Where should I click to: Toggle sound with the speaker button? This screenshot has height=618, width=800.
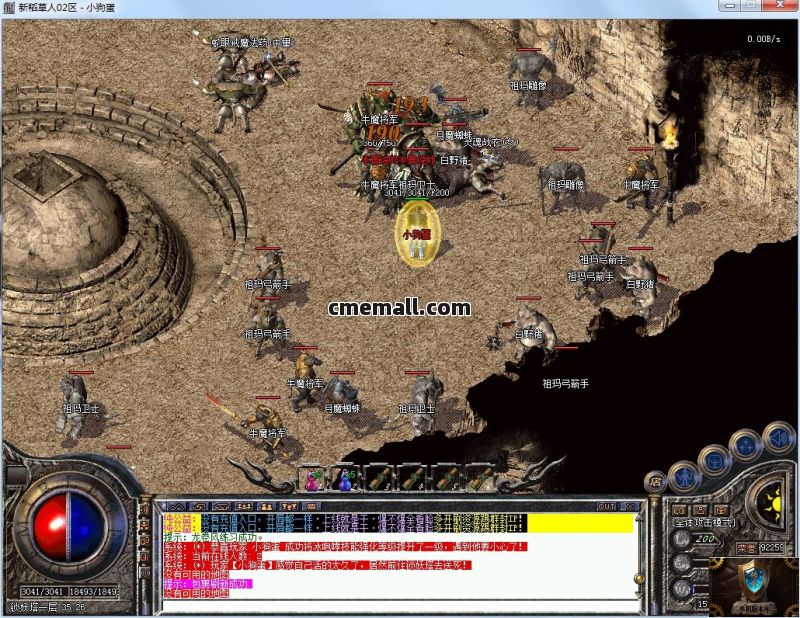click(x=778, y=439)
